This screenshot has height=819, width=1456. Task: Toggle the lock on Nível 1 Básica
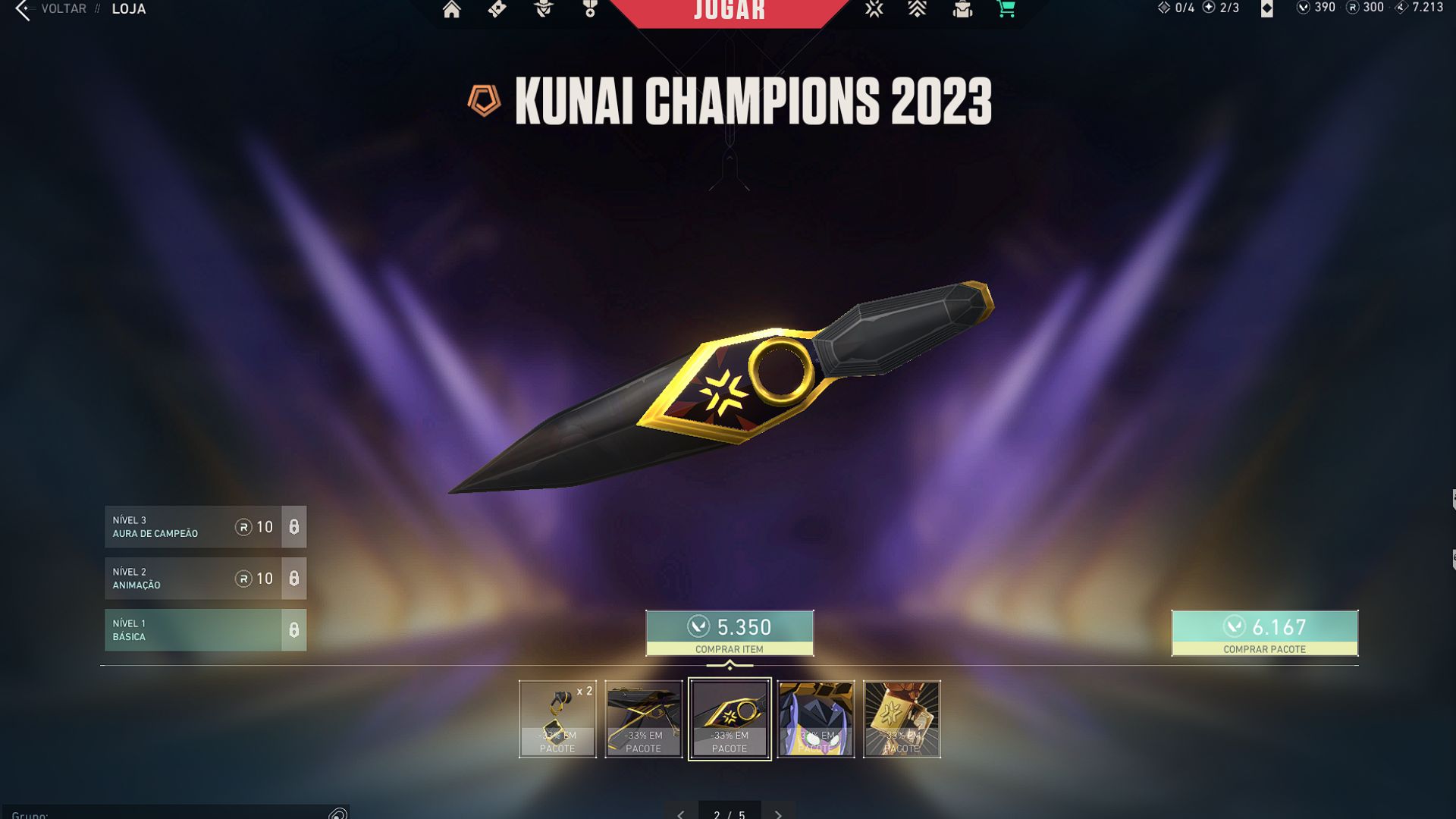coord(293,630)
